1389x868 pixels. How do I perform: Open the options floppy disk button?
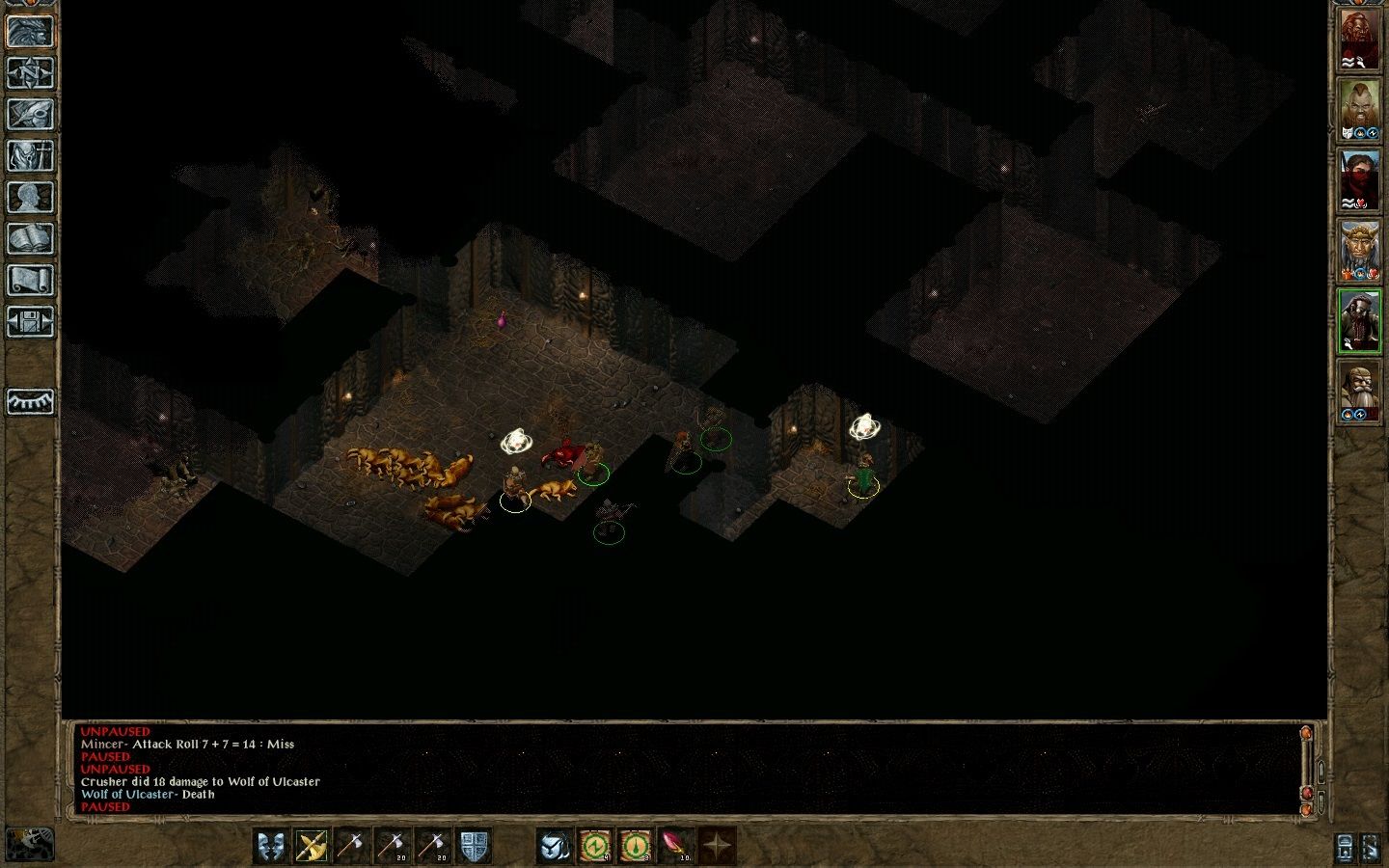pyautogui.click(x=30, y=321)
